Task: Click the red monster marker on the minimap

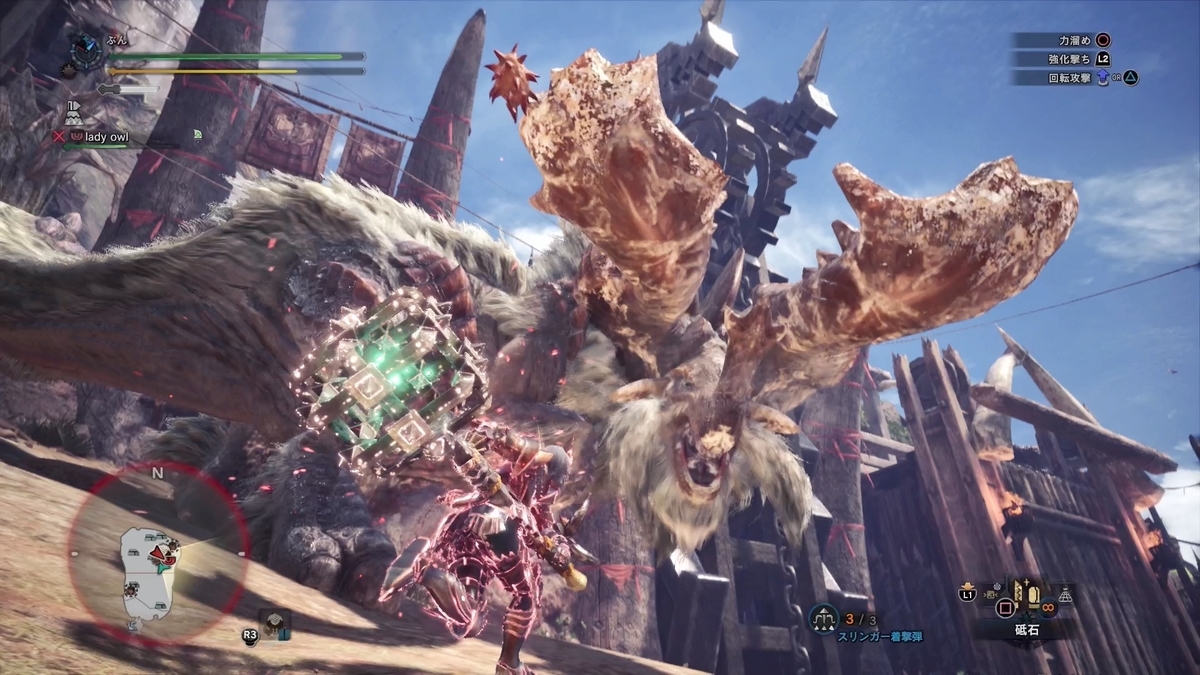Action: click(x=158, y=552)
